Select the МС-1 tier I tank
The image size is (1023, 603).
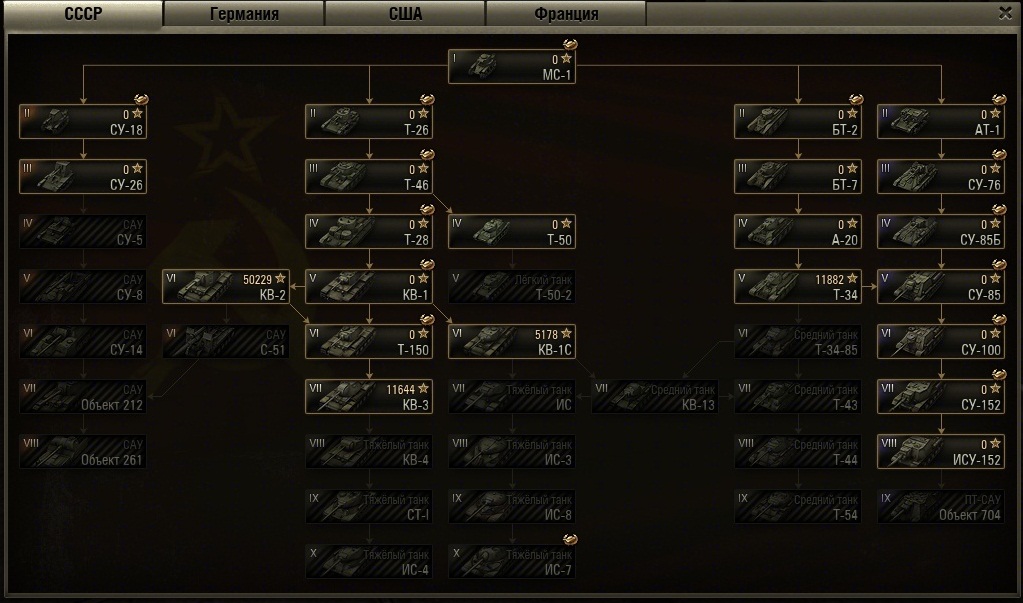pos(513,67)
